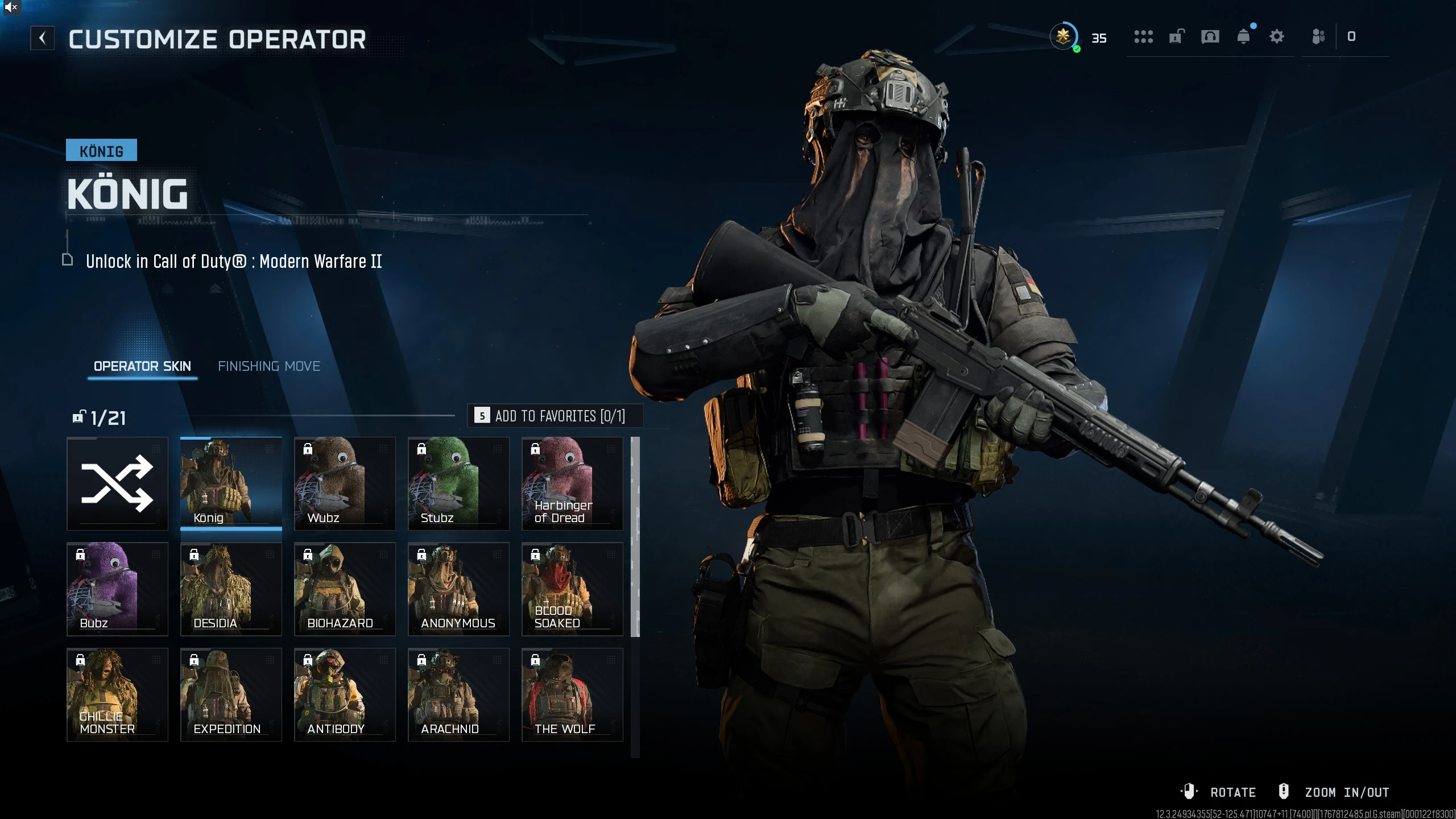The width and height of the screenshot is (1456, 819).
Task: Open the voice chat channels icon
Action: [1210, 36]
